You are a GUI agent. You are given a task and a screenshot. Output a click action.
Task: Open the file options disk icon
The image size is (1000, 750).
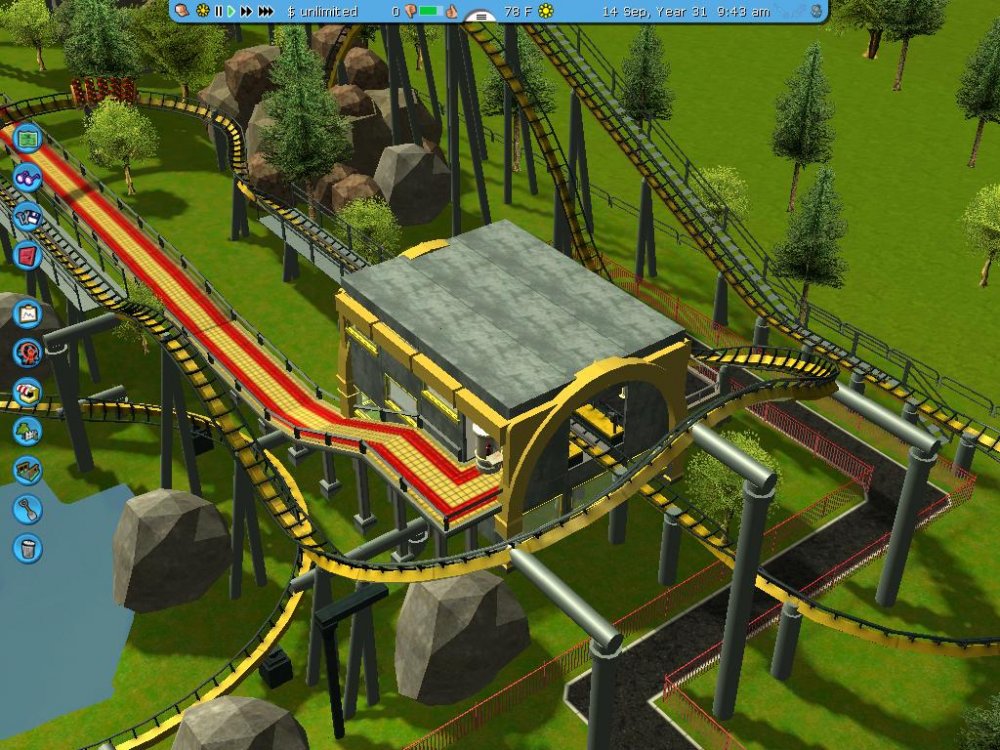click(27, 215)
